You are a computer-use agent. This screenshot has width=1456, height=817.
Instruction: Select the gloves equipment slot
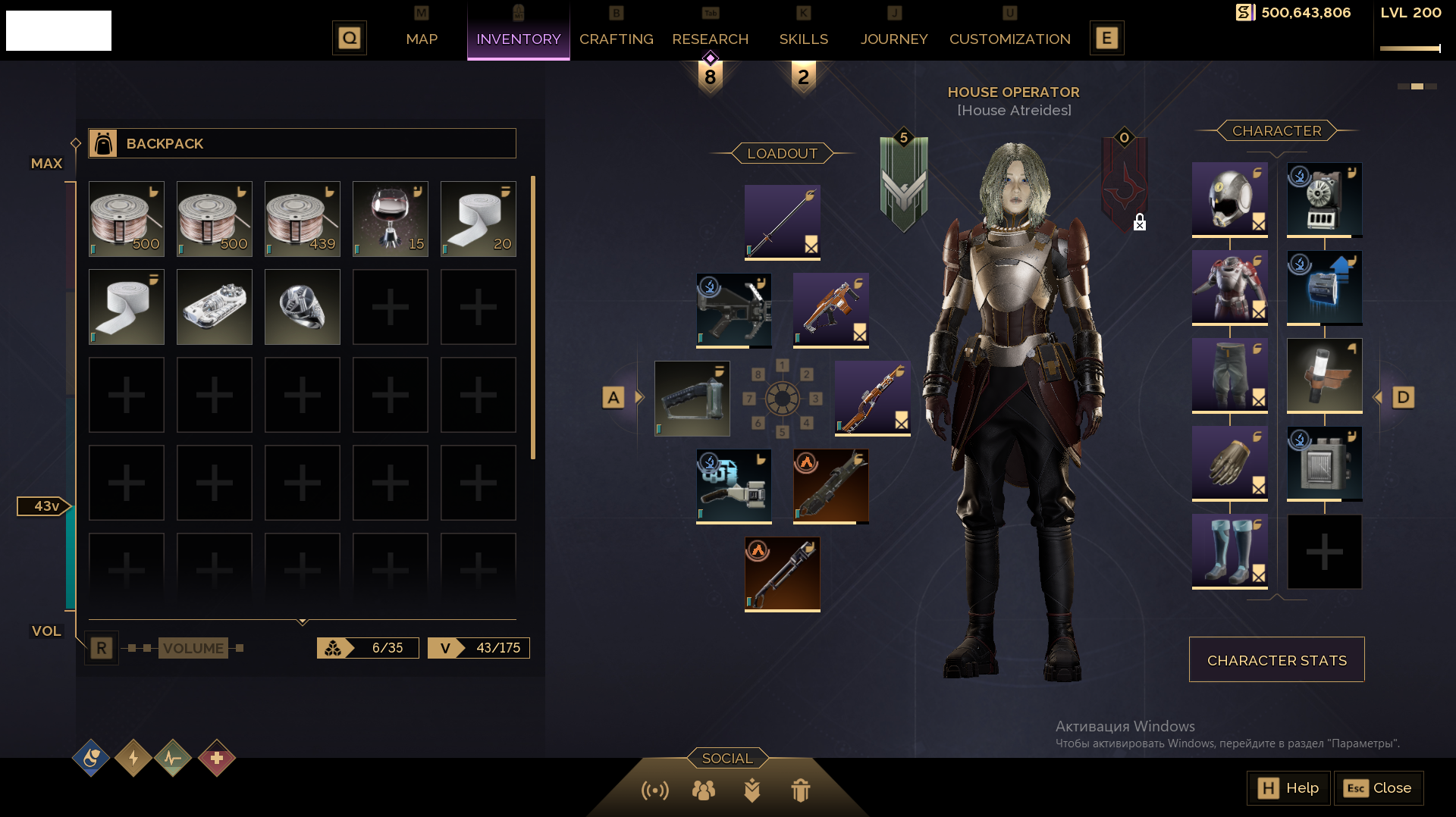tap(1229, 463)
